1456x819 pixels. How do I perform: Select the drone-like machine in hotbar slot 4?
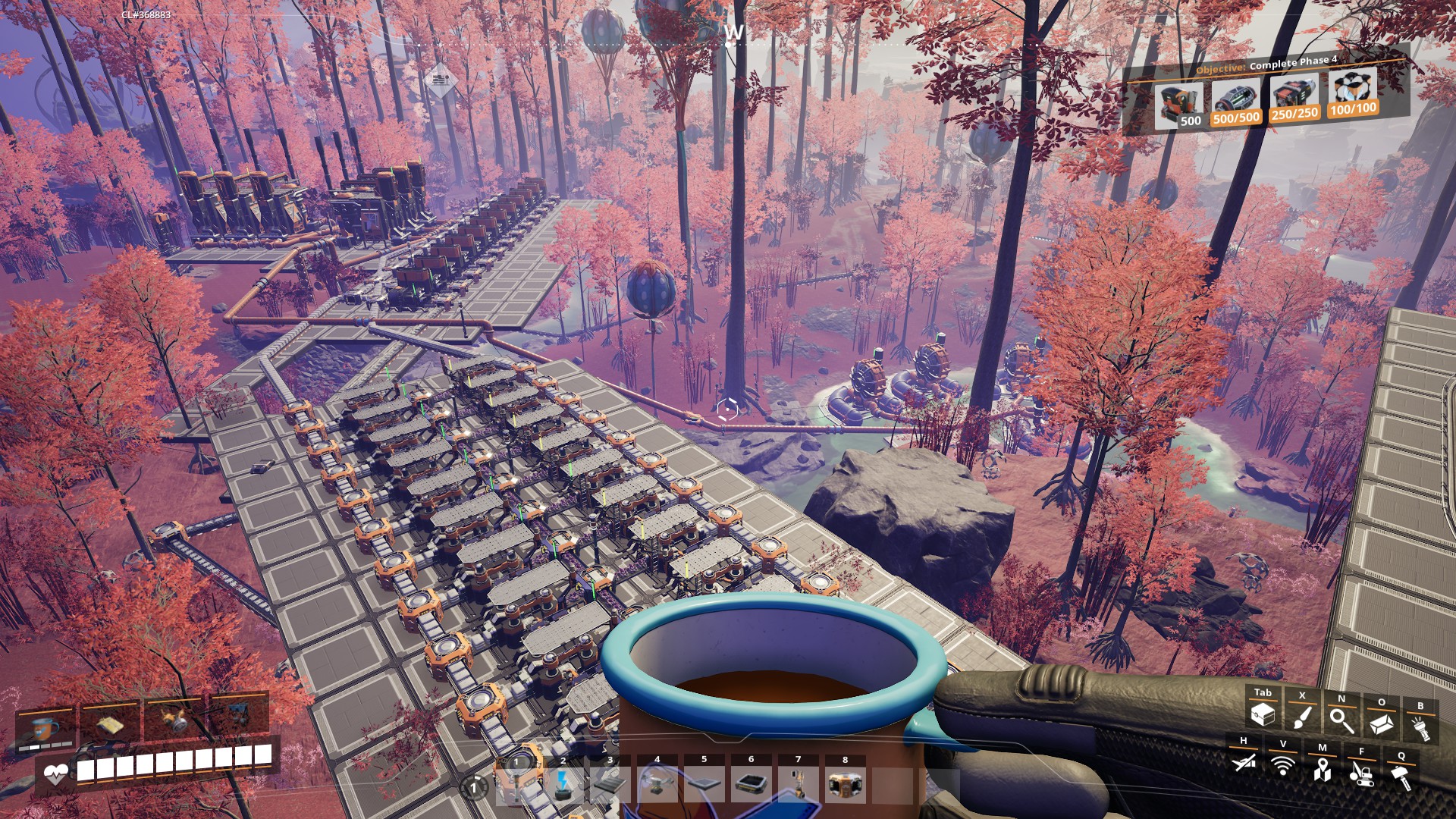click(x=657, y=783)
